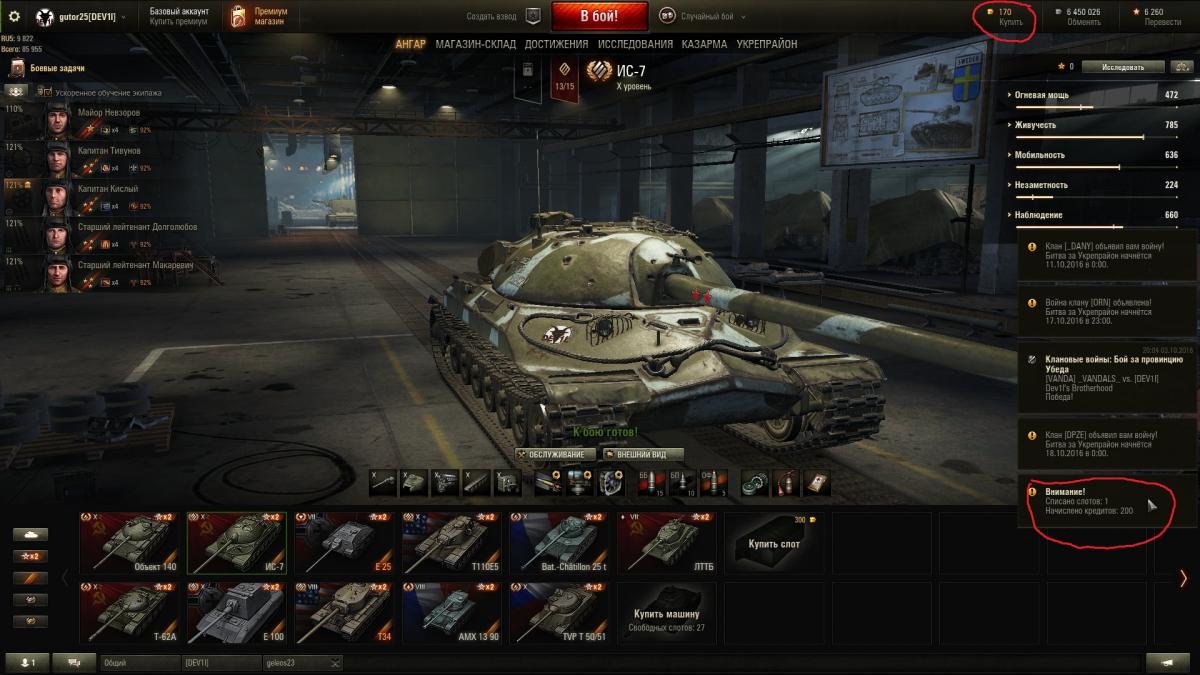The width and height of the screenshot is (1200, 675).
Task: Open the Исследования tab
Action: coord(635,44)
